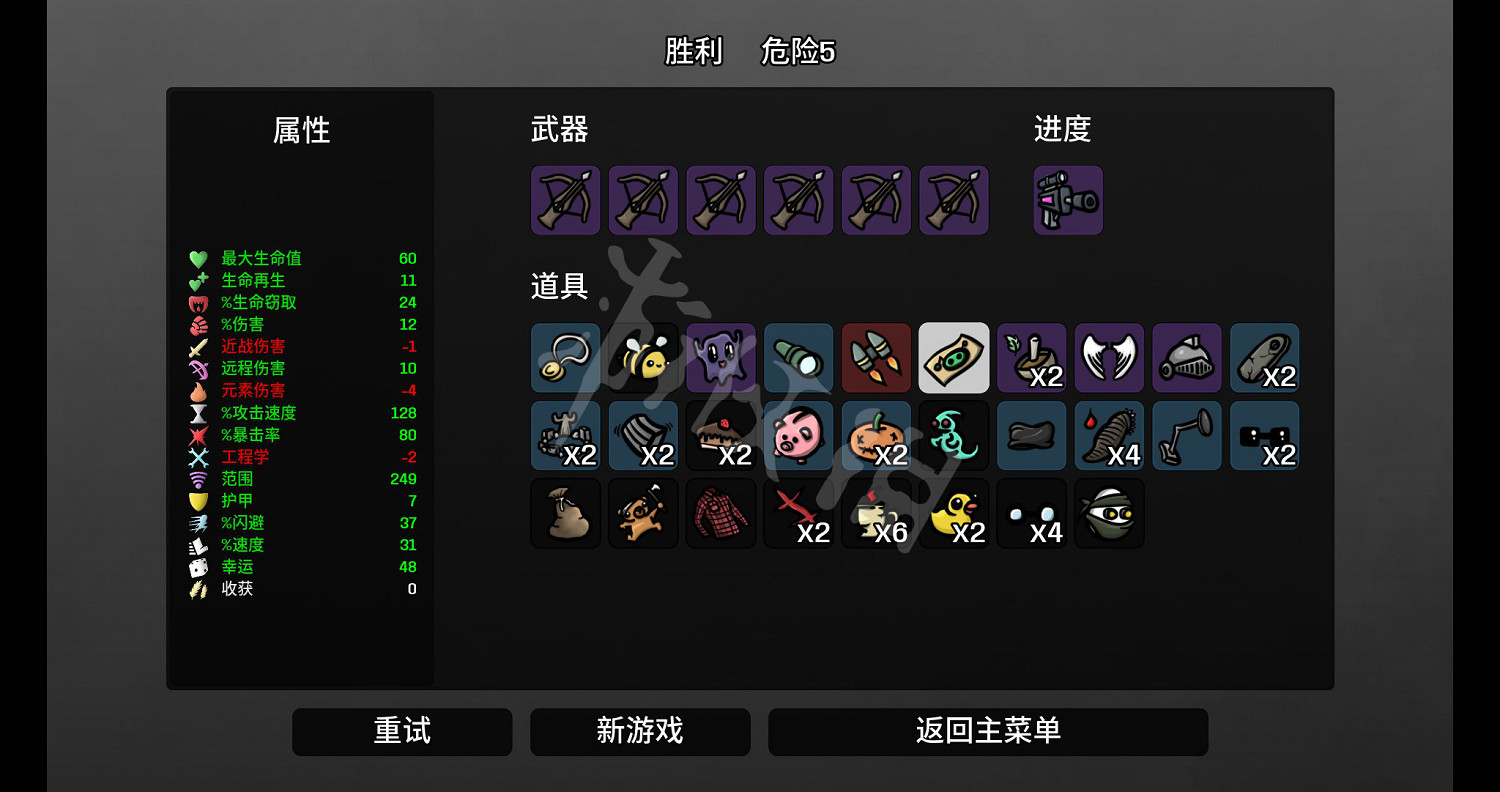Click the medallion necklace item icon
Screen dimensions: 1500x792
[565, 357]
